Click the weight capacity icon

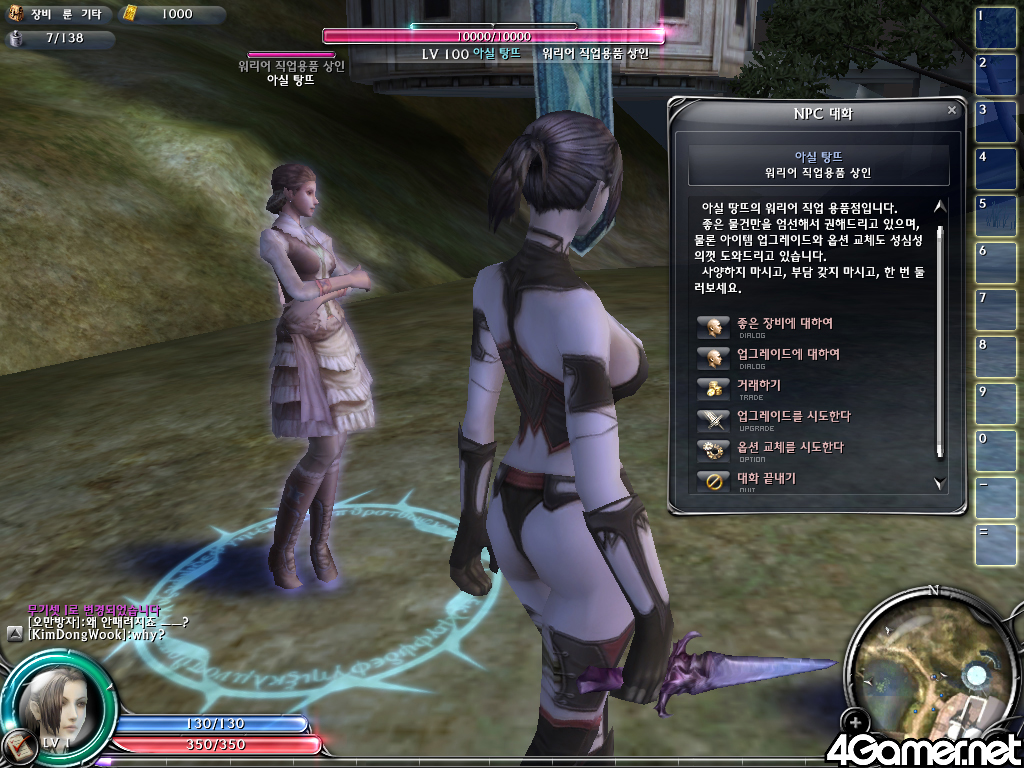point(17,39)
